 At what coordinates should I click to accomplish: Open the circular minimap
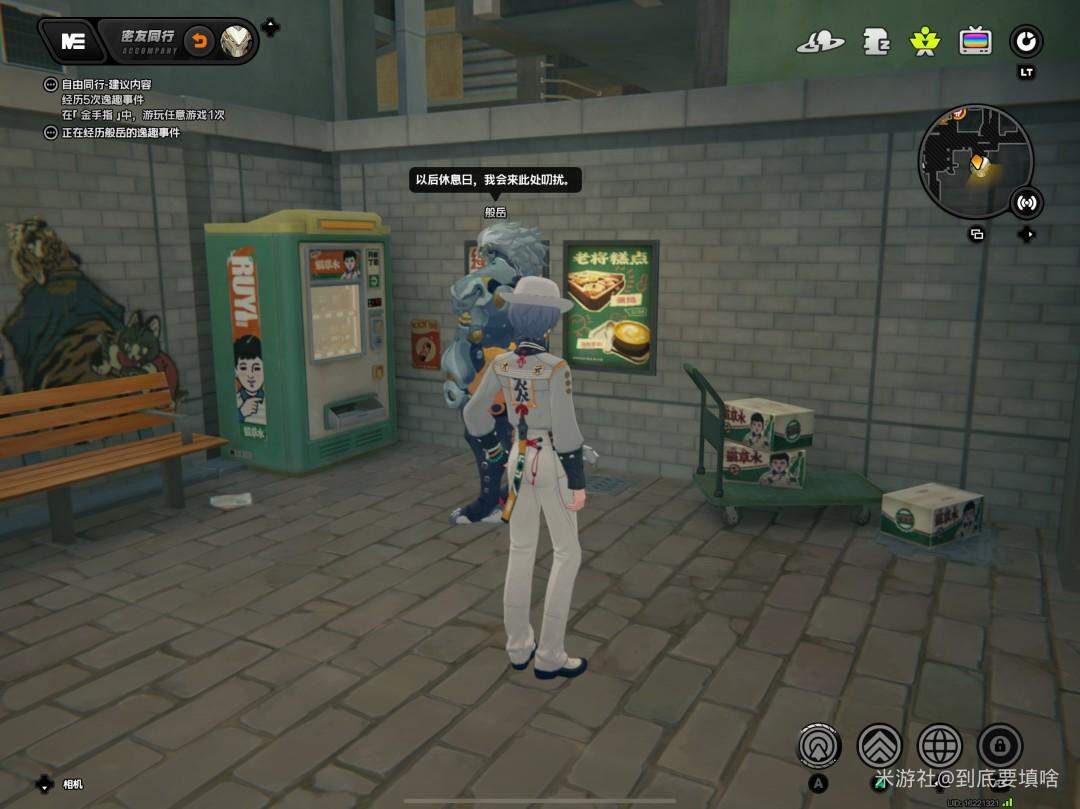click(x=975, y=162)
